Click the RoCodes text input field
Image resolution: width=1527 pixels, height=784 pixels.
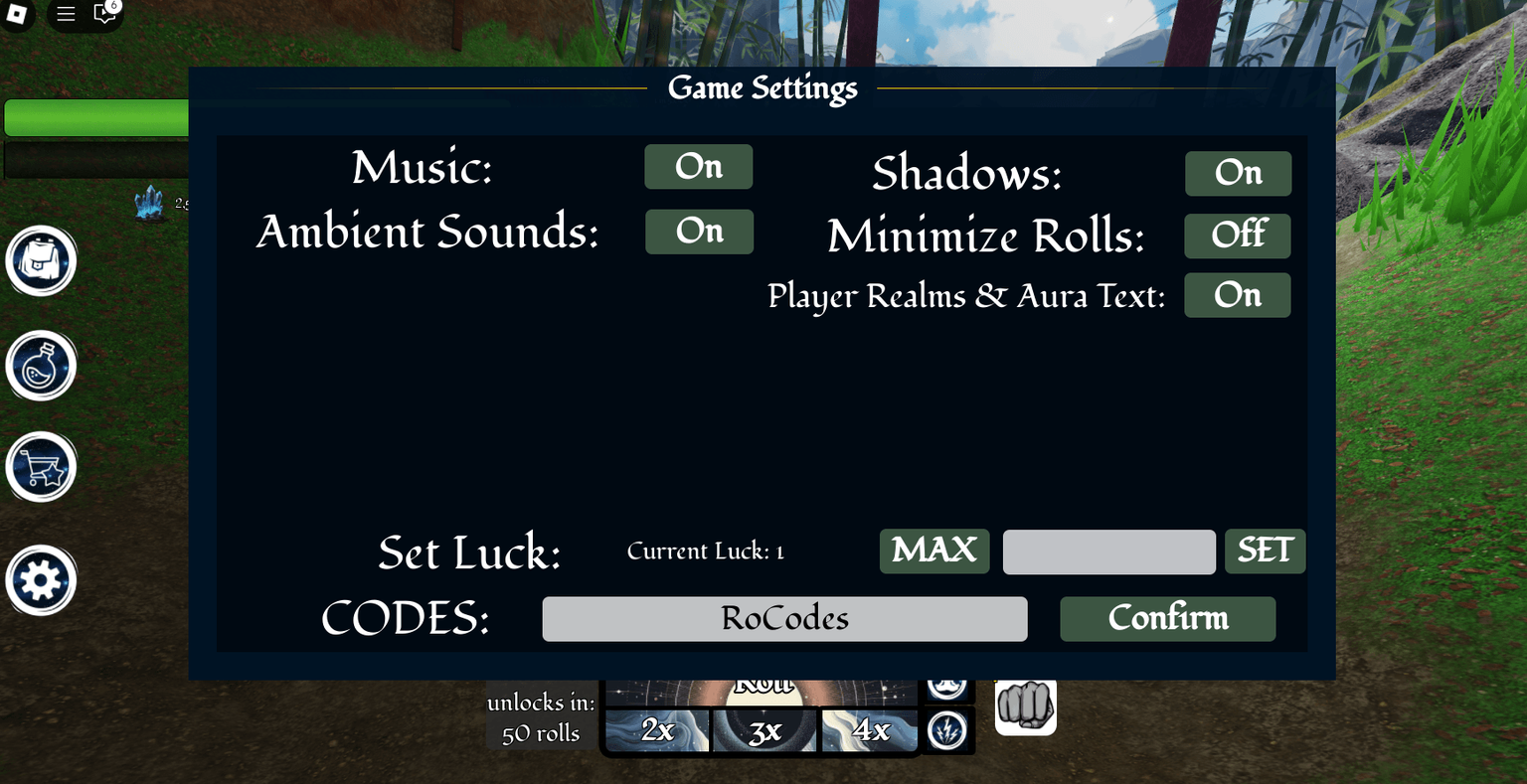[x=784, y=618]
